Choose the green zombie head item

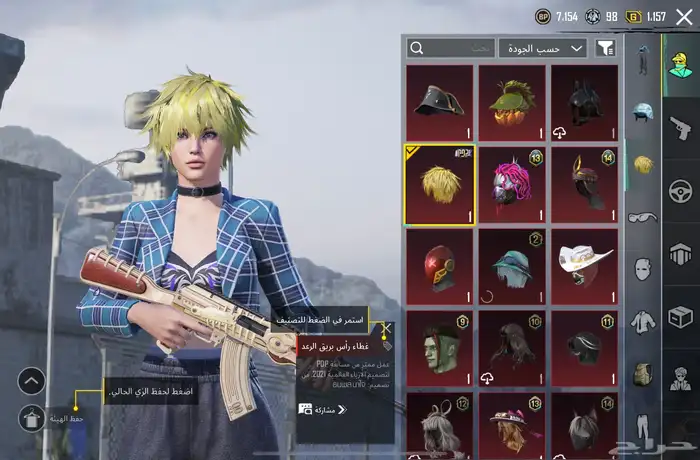point(439,348)
